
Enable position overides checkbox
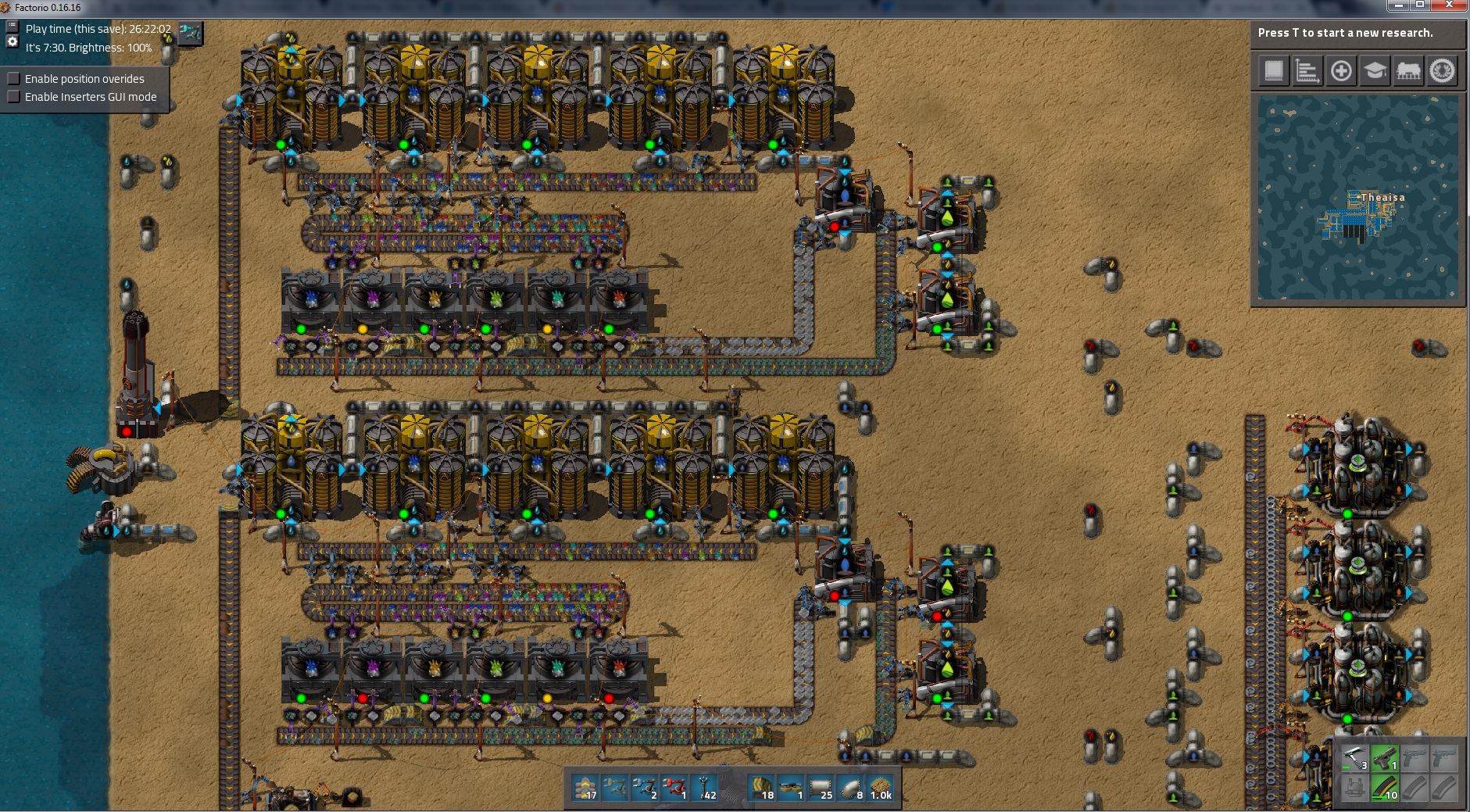pyautogui.click(x=13, y=78)
